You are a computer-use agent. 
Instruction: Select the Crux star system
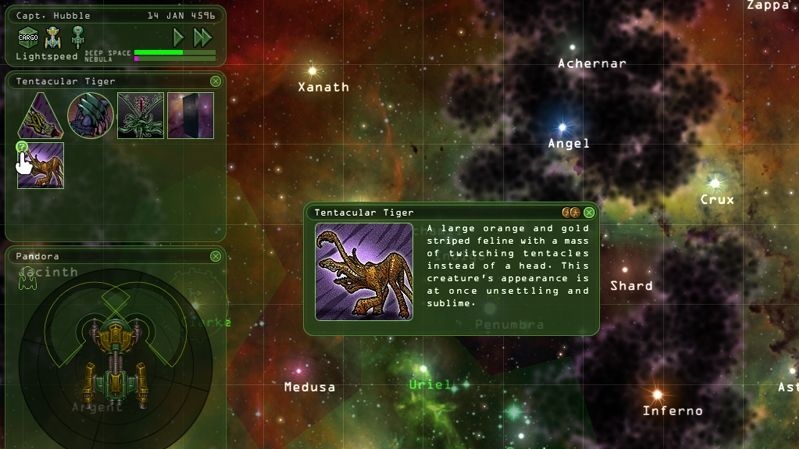715,183
